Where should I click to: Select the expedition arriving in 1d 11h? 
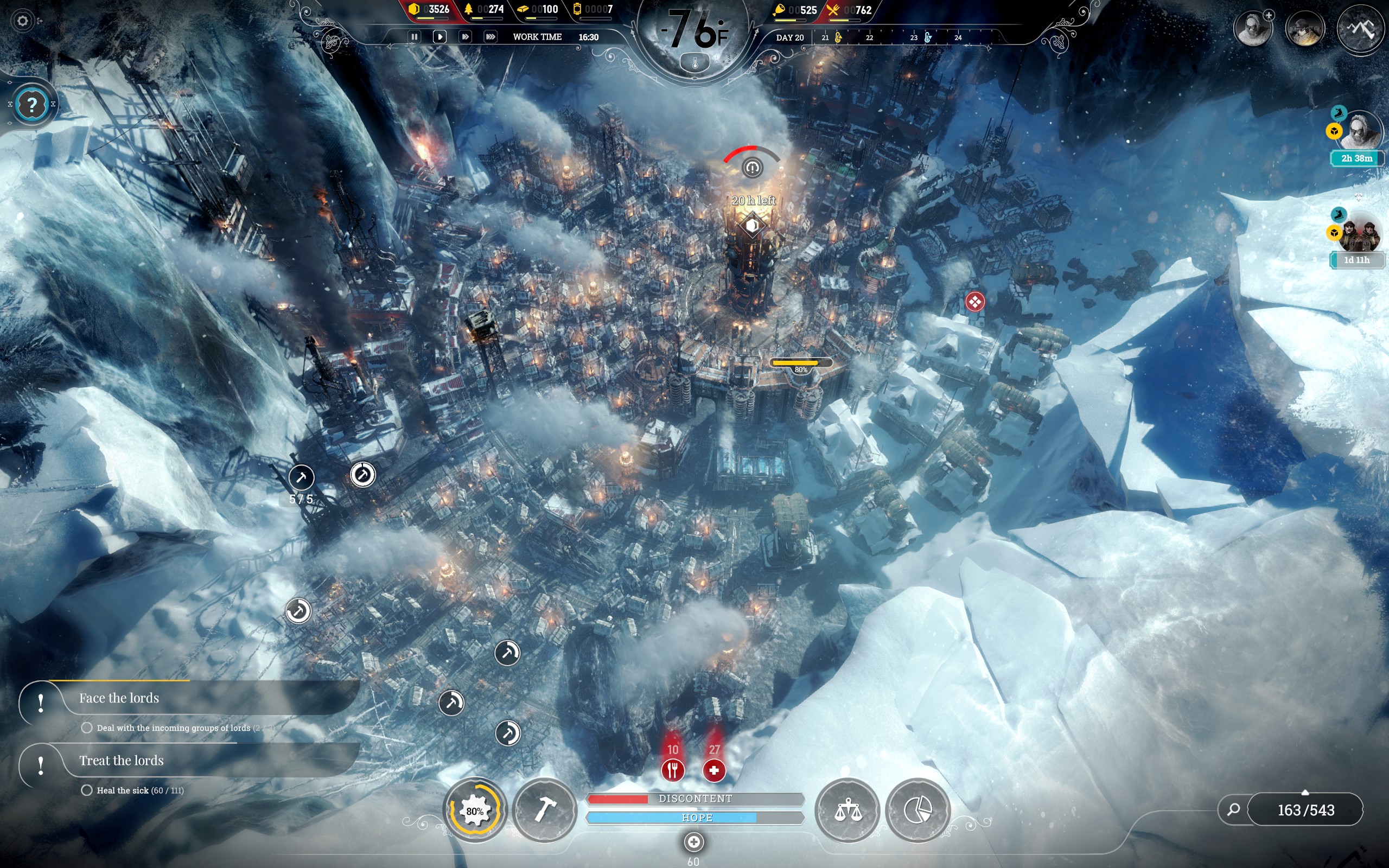pyautogui.click(x=1358, y=234)
